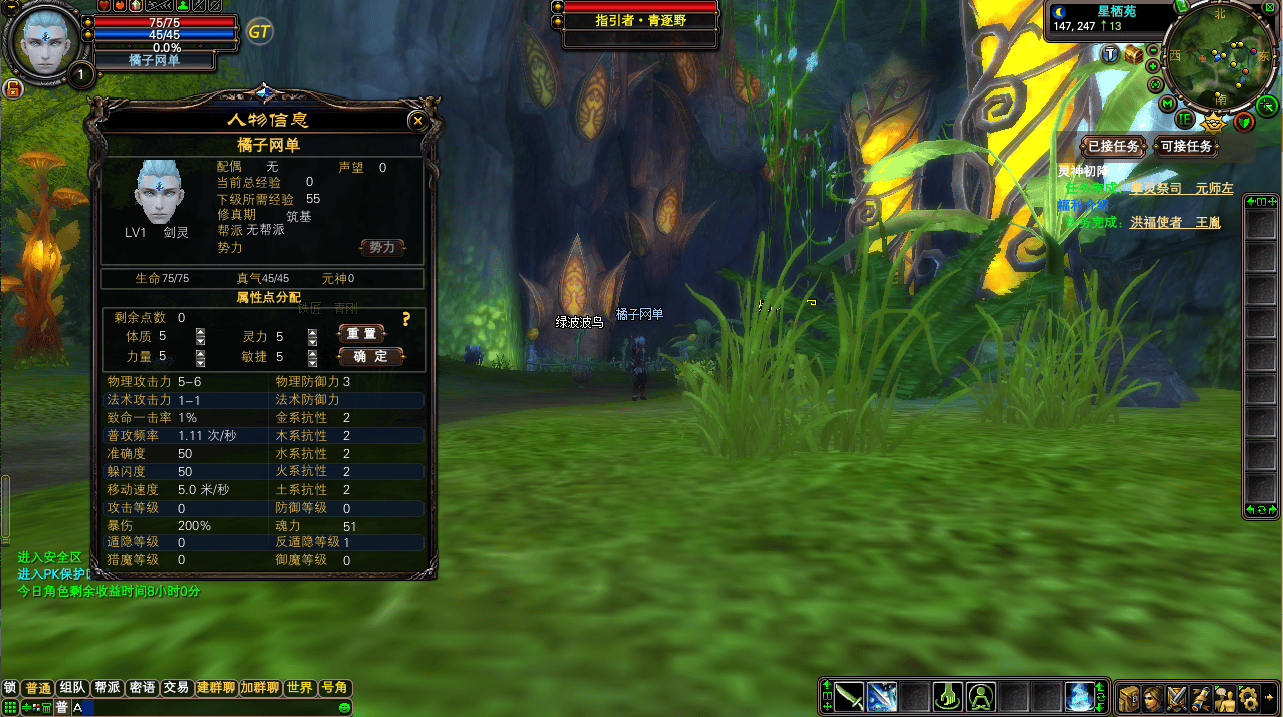Screen dimensions: 1283x717
Task: Open the gear settings icon
Action: point(1247,697)
